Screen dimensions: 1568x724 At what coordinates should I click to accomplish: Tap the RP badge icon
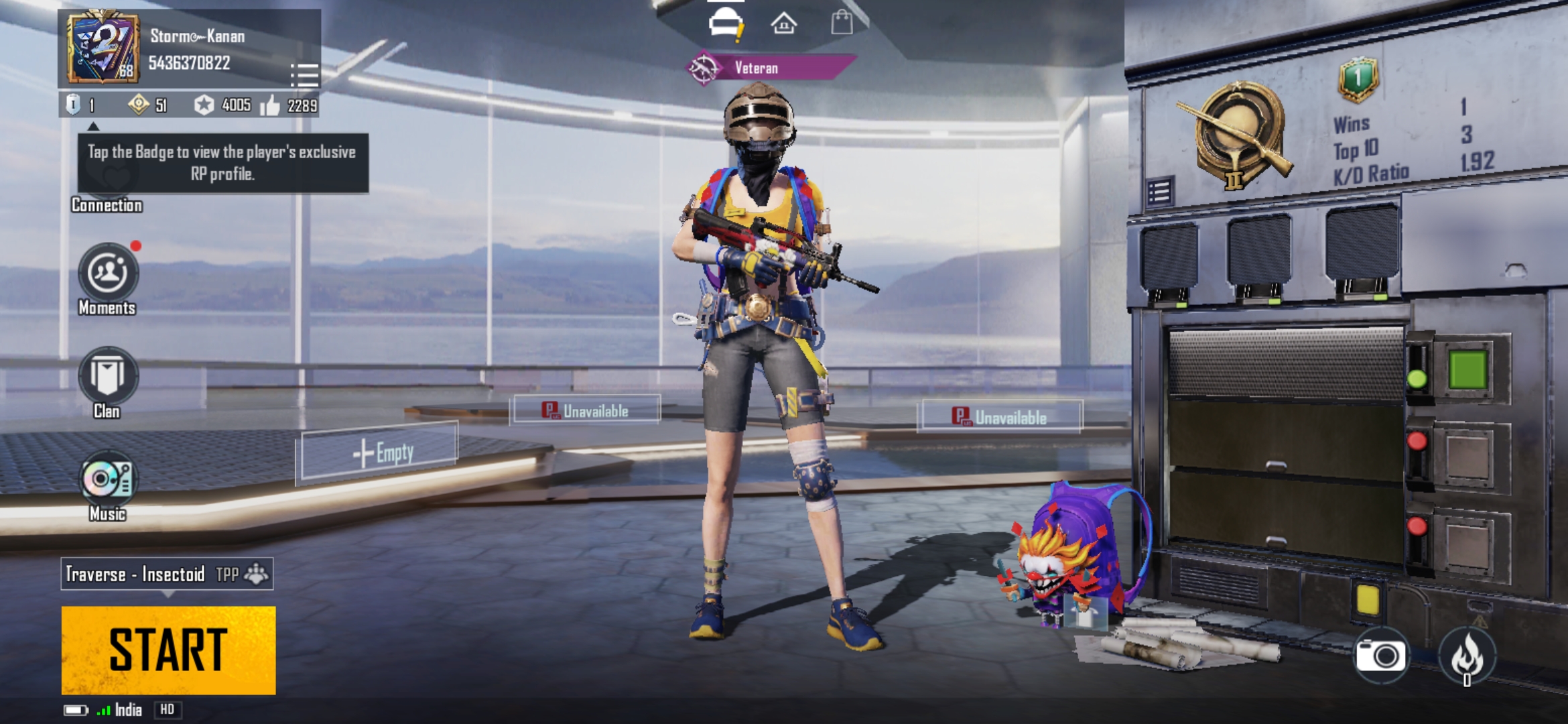[73, 104]
